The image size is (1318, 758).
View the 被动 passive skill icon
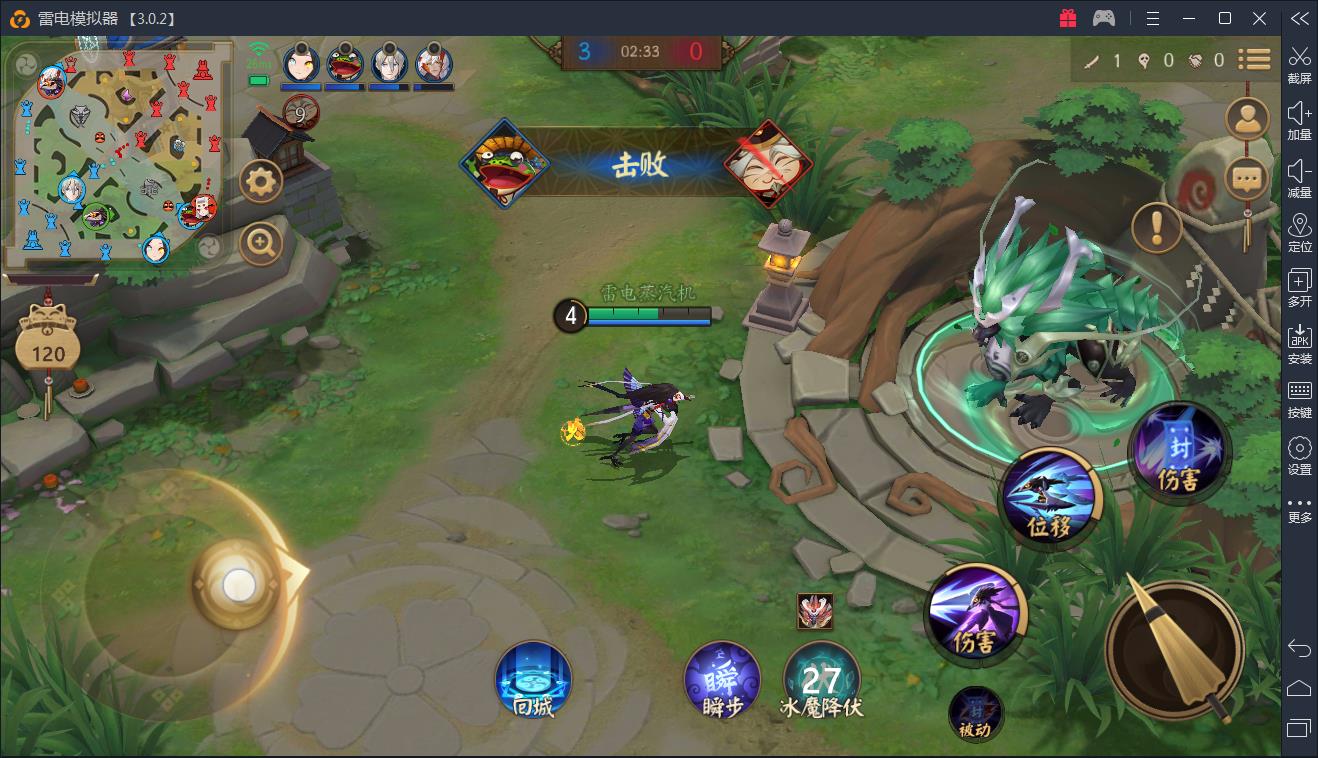pos(975,713)
